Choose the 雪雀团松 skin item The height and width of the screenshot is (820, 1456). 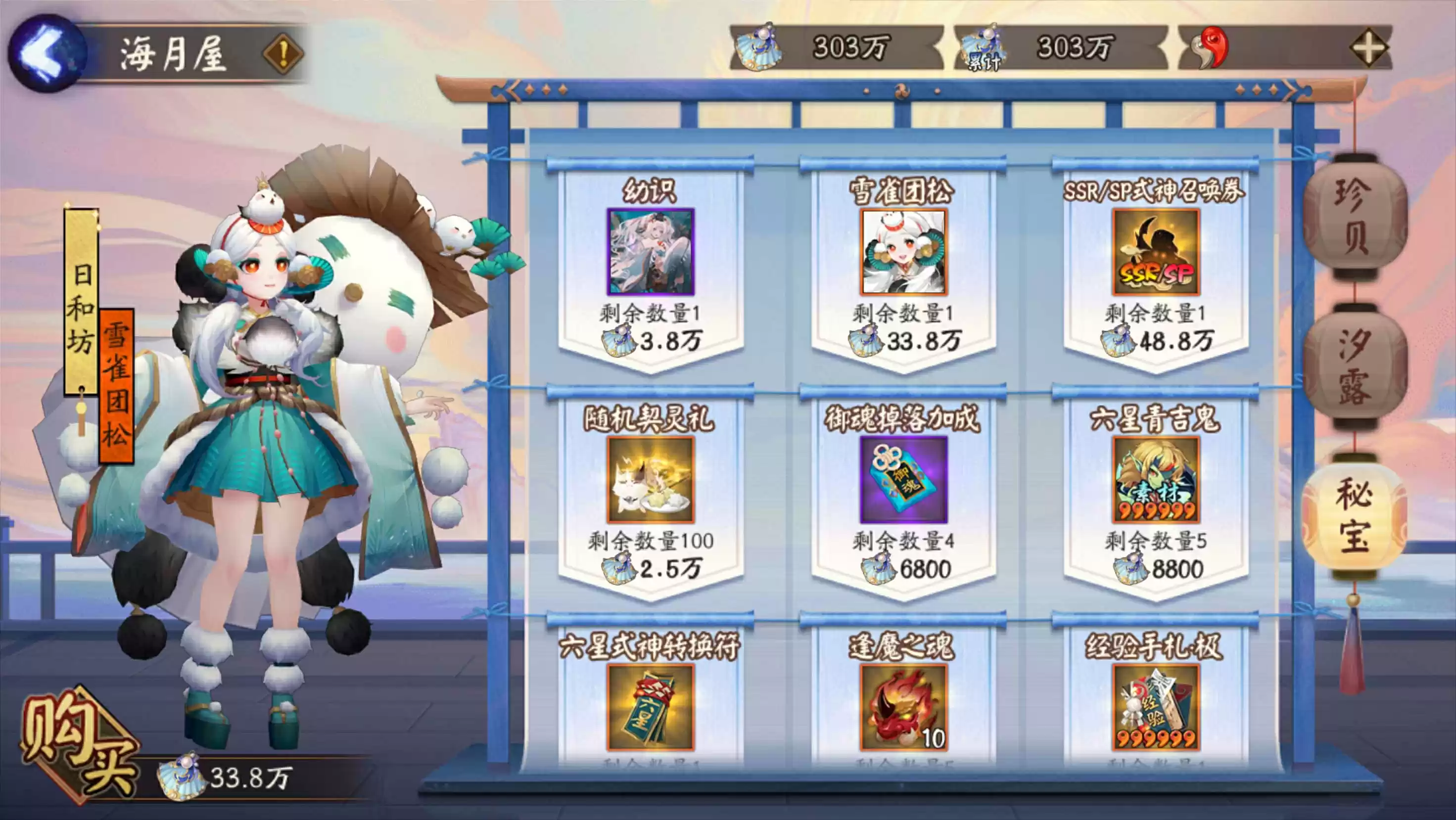[x=903, y=252]
